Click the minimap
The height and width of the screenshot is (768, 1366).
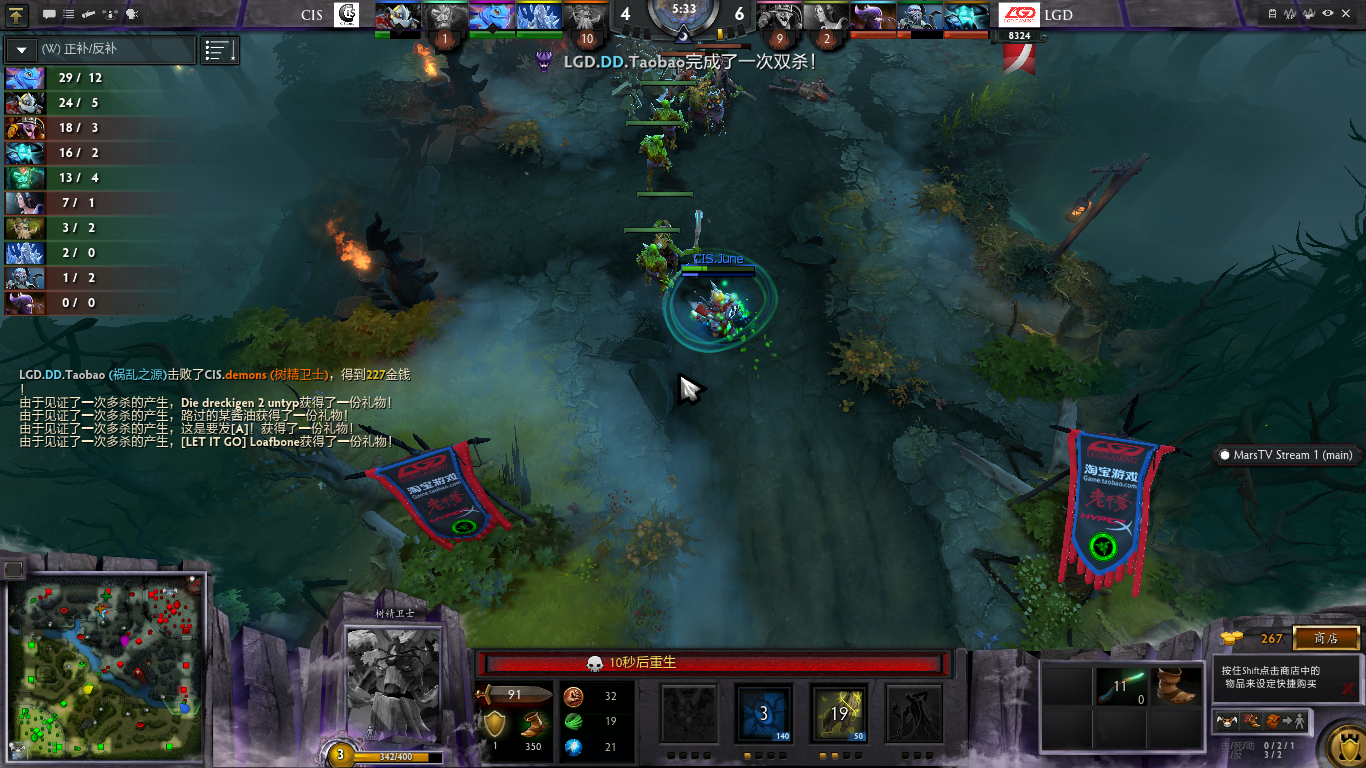[105, 666]
